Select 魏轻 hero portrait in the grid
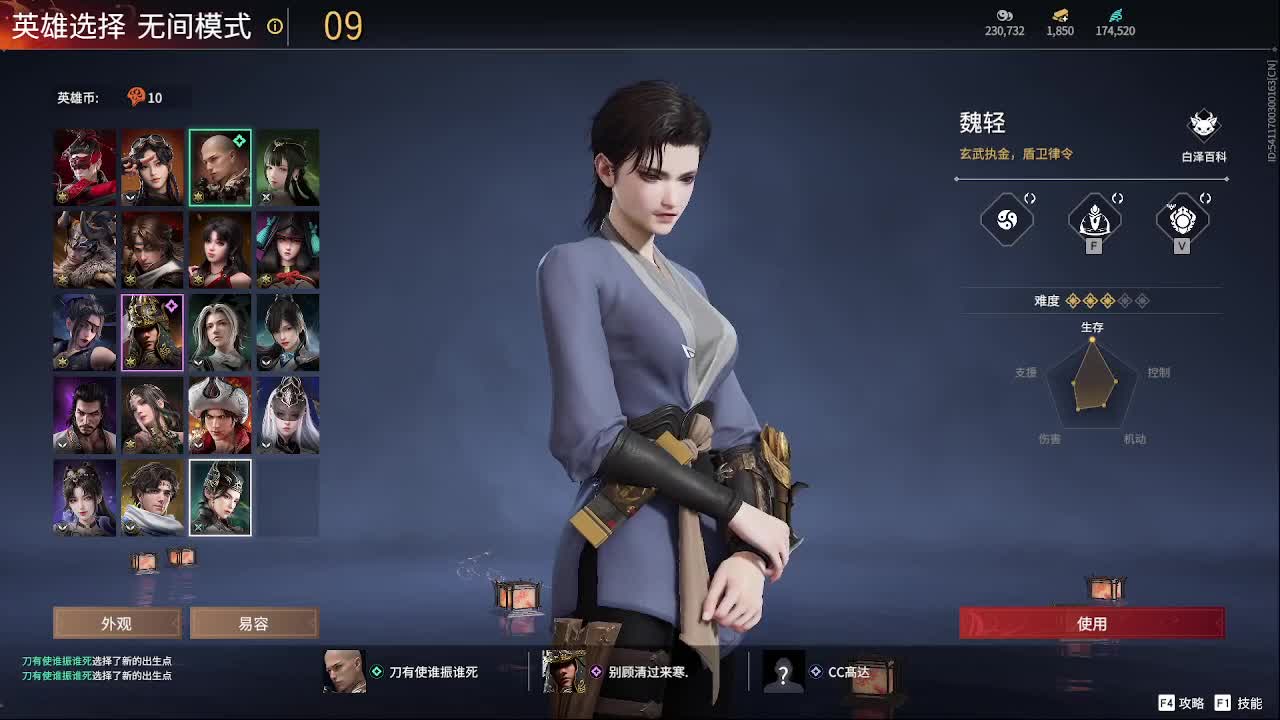The height and width of the screenshot is (720, 1280). 220,497
